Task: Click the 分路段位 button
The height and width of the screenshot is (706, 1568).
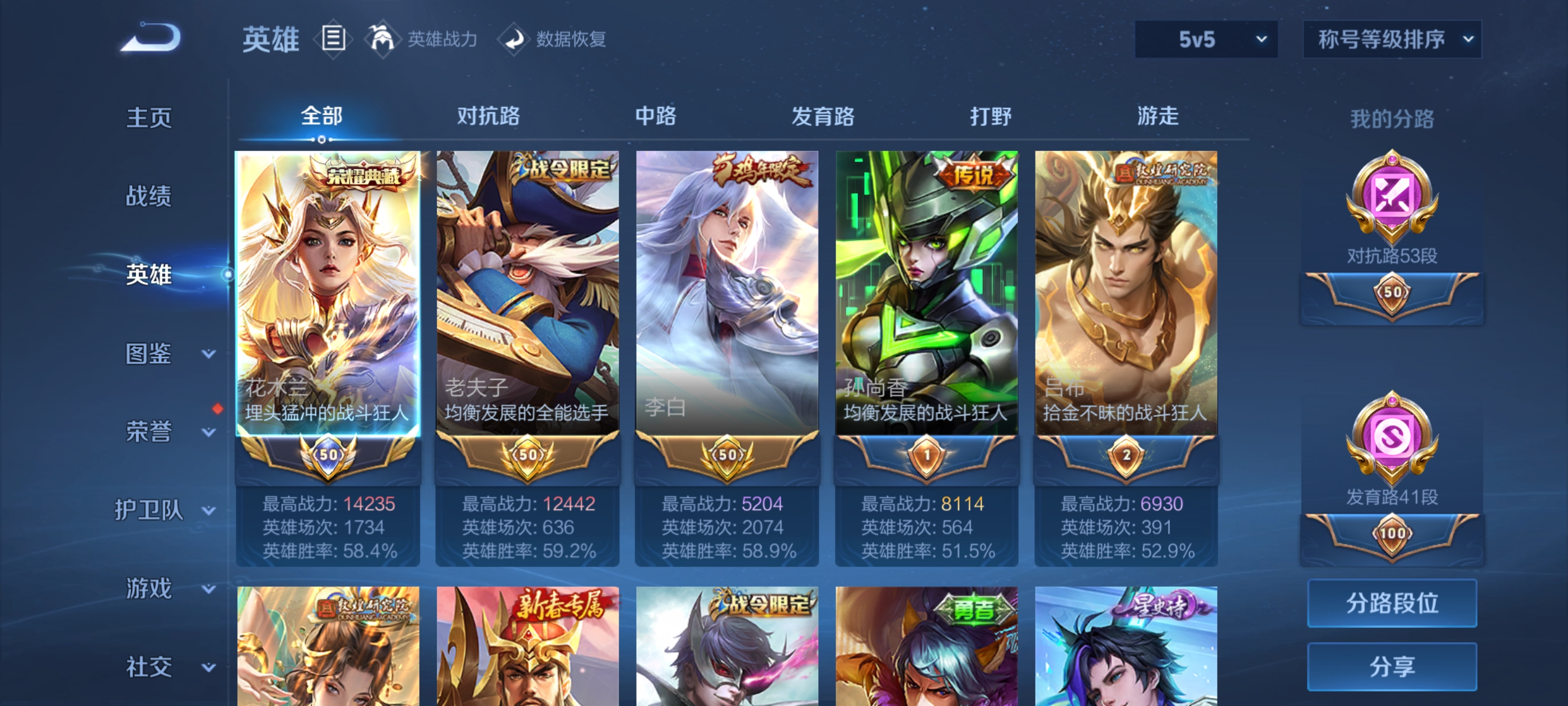Action: click(1392, 604)
